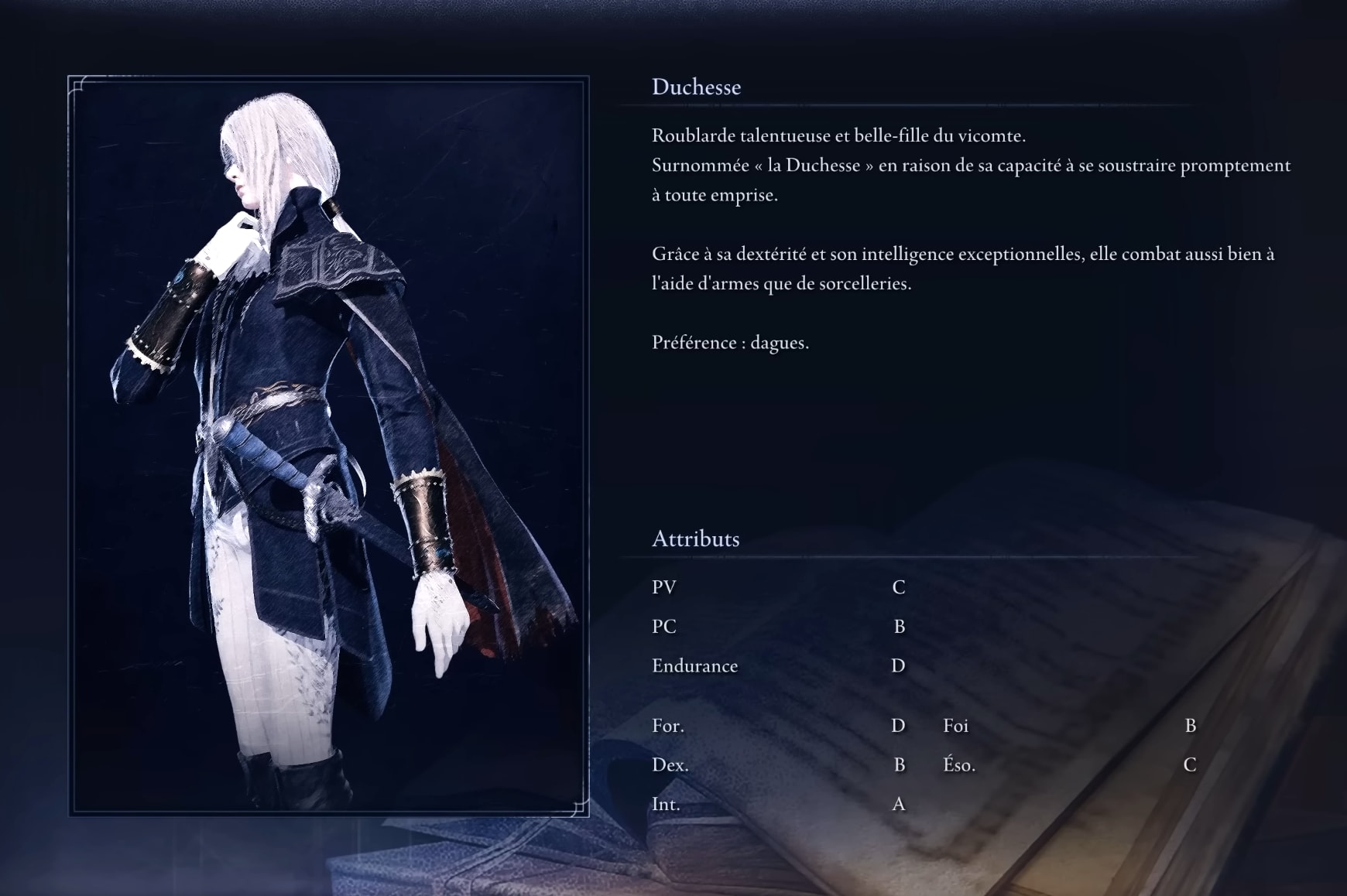Select the Duchesse character portrait card
Screen dimensions: 1347x896
tap(328, 446)
